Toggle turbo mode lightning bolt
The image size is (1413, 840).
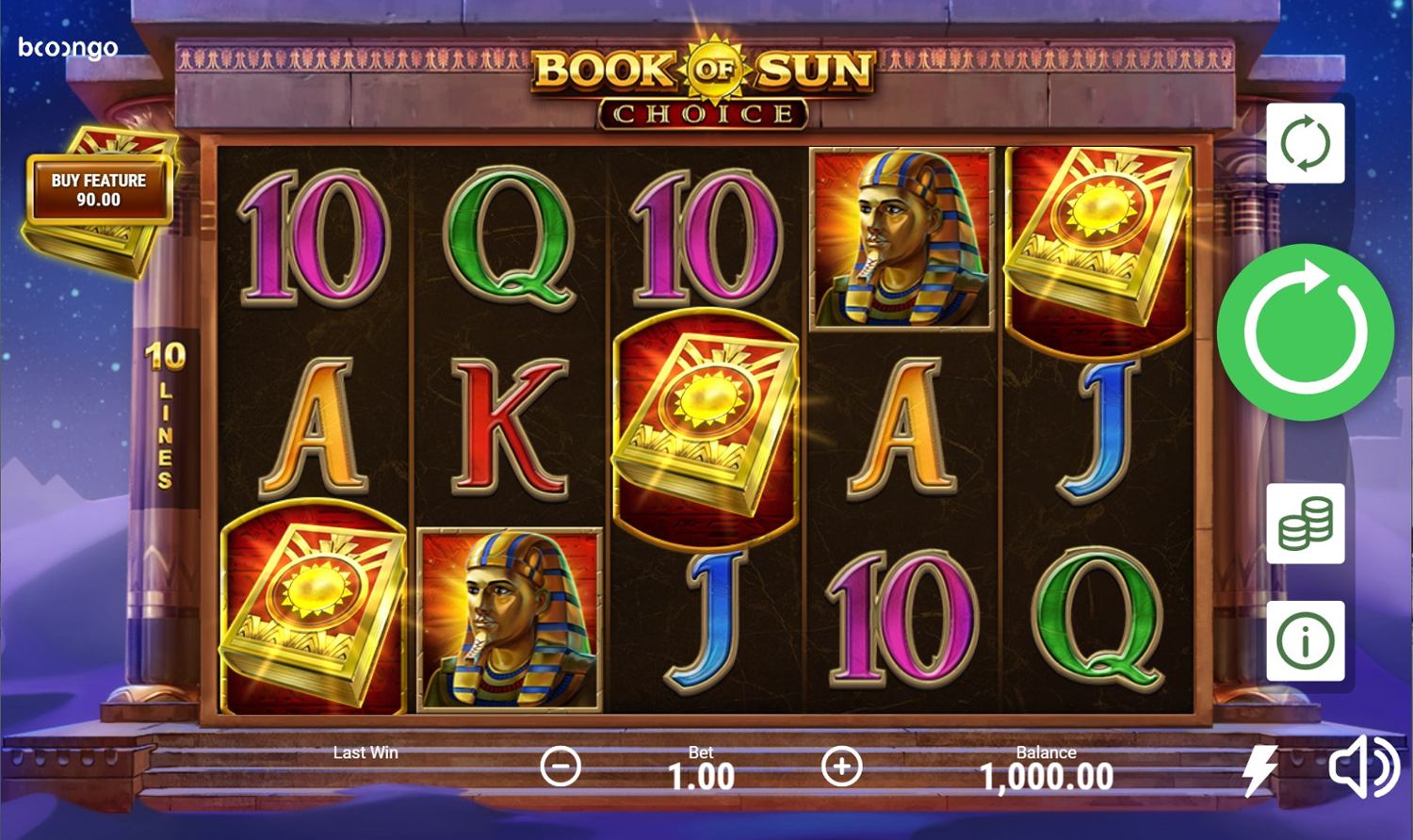pos(1259,769)
